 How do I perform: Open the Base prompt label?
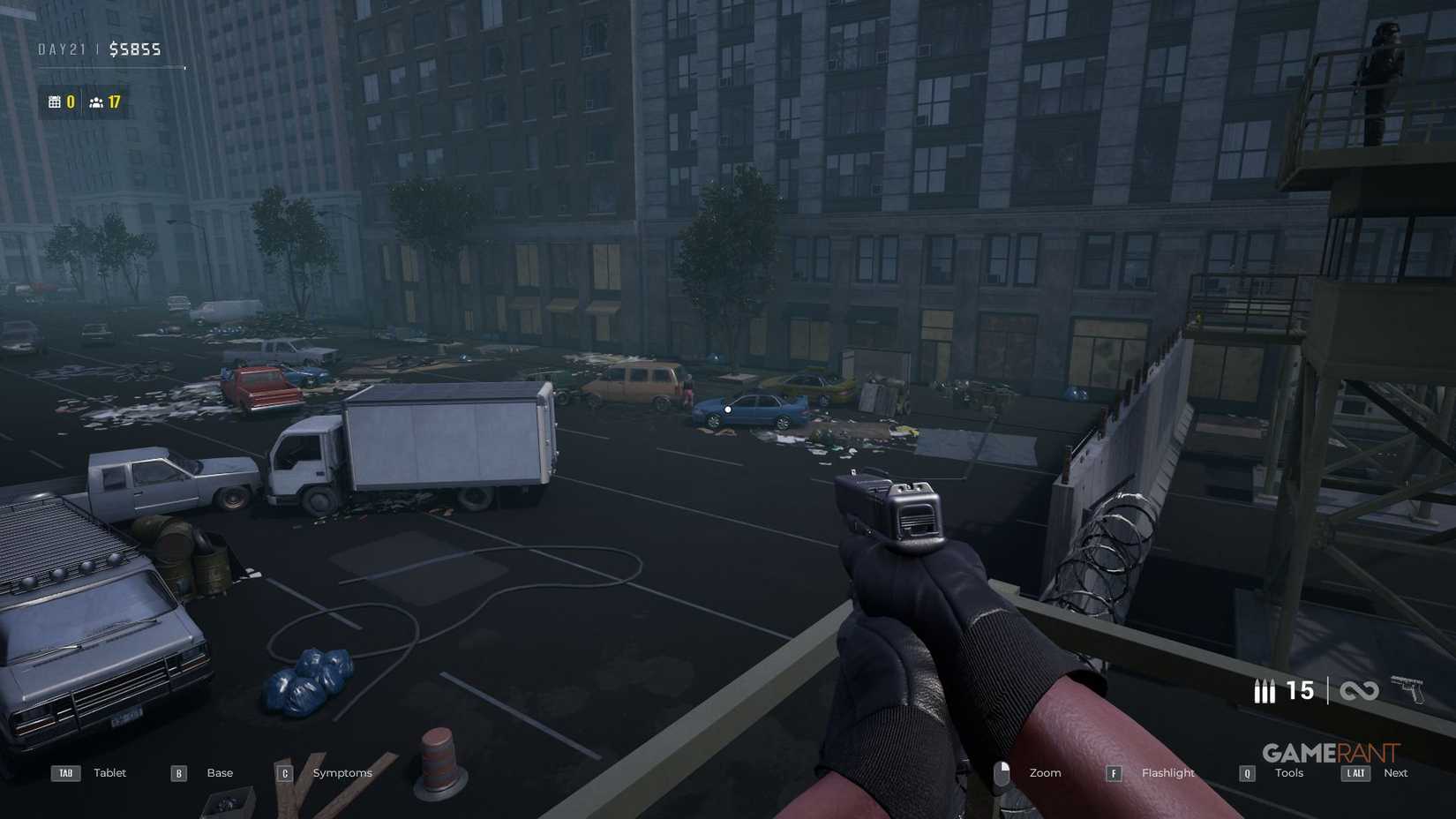point(220,772)
